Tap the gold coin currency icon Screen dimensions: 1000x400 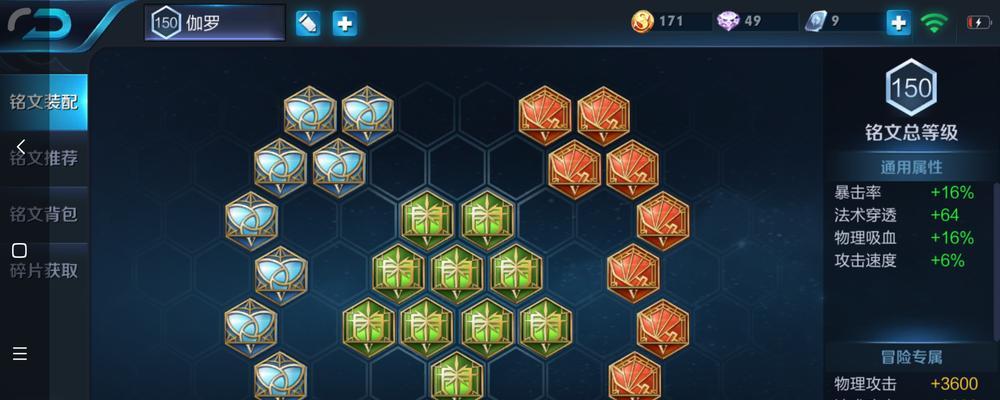(x=641, y=21)
